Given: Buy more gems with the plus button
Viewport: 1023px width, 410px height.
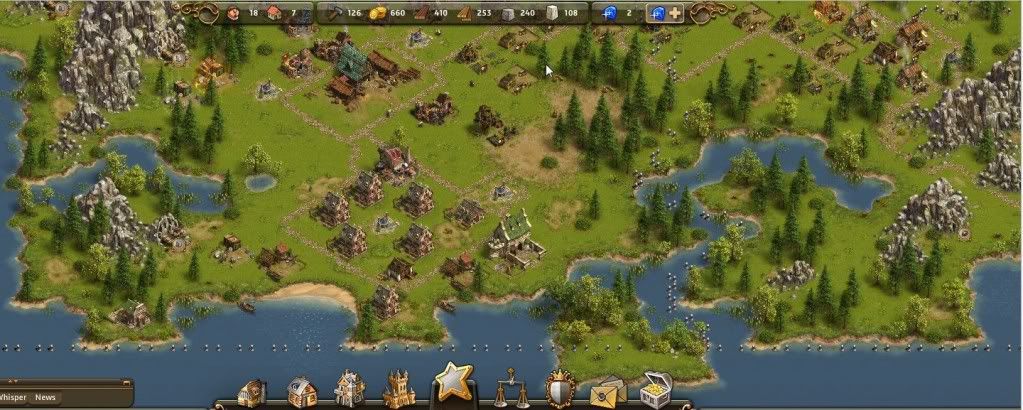Looking at the screenshot, I should click(677, 14).
